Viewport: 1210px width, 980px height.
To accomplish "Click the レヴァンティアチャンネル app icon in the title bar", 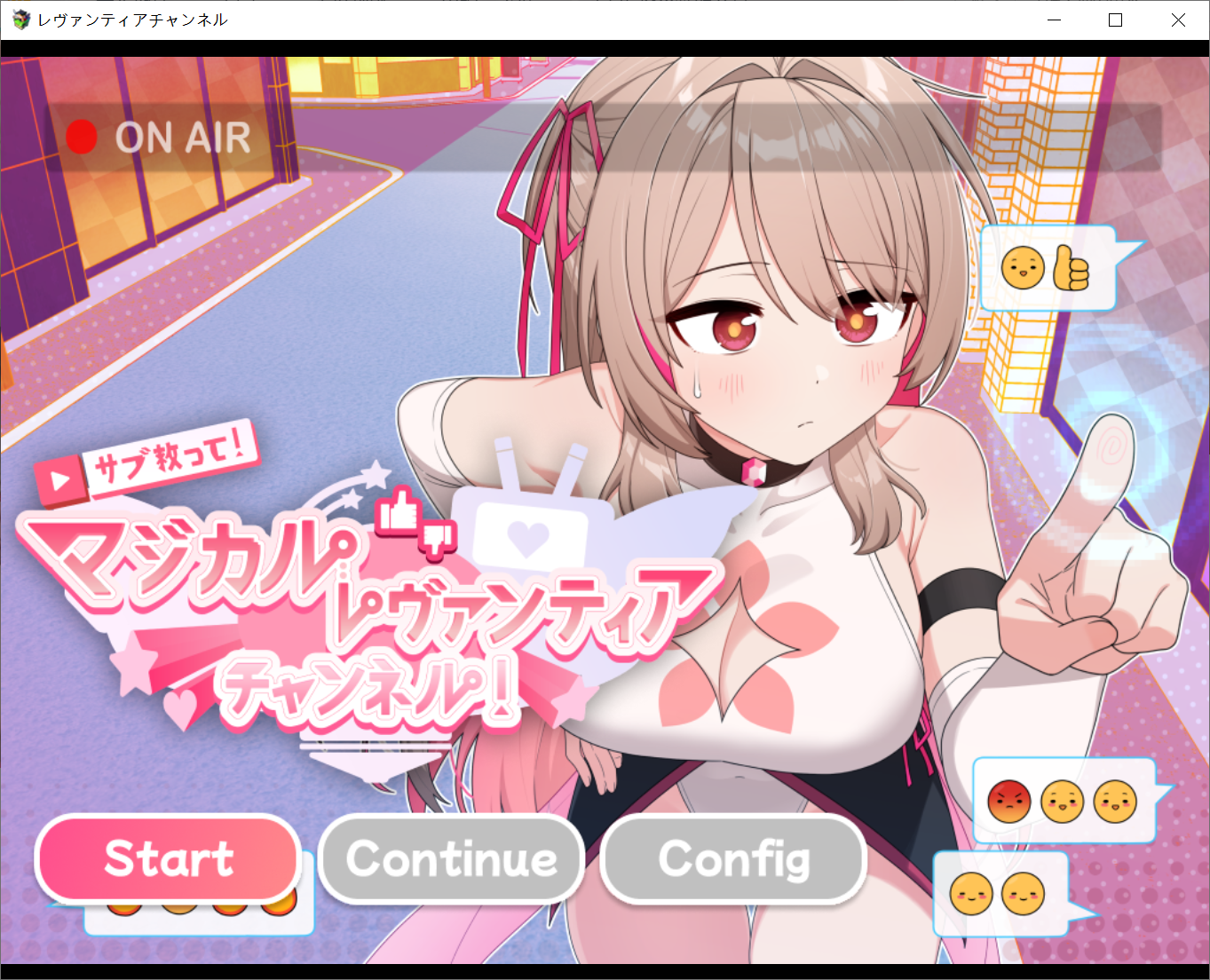I will pos(19,19).
